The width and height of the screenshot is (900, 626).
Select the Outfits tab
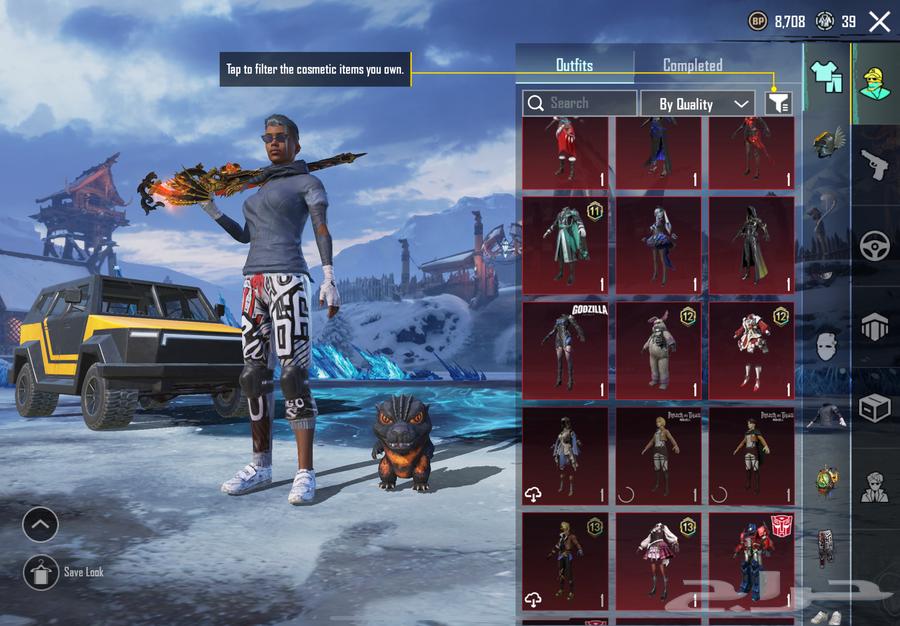click(x=574, y=65)
